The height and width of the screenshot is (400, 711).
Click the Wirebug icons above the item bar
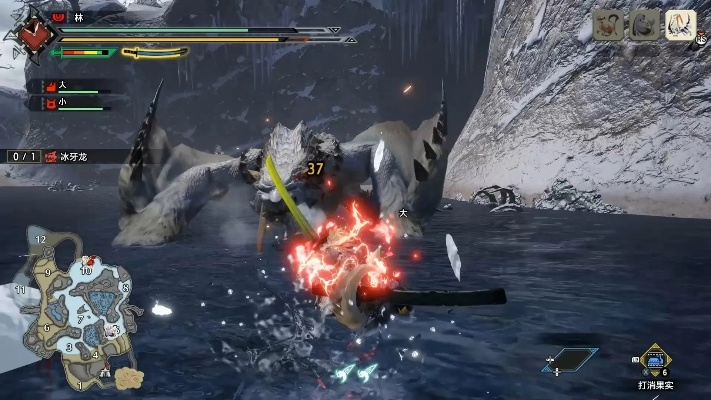pos(355,372)
